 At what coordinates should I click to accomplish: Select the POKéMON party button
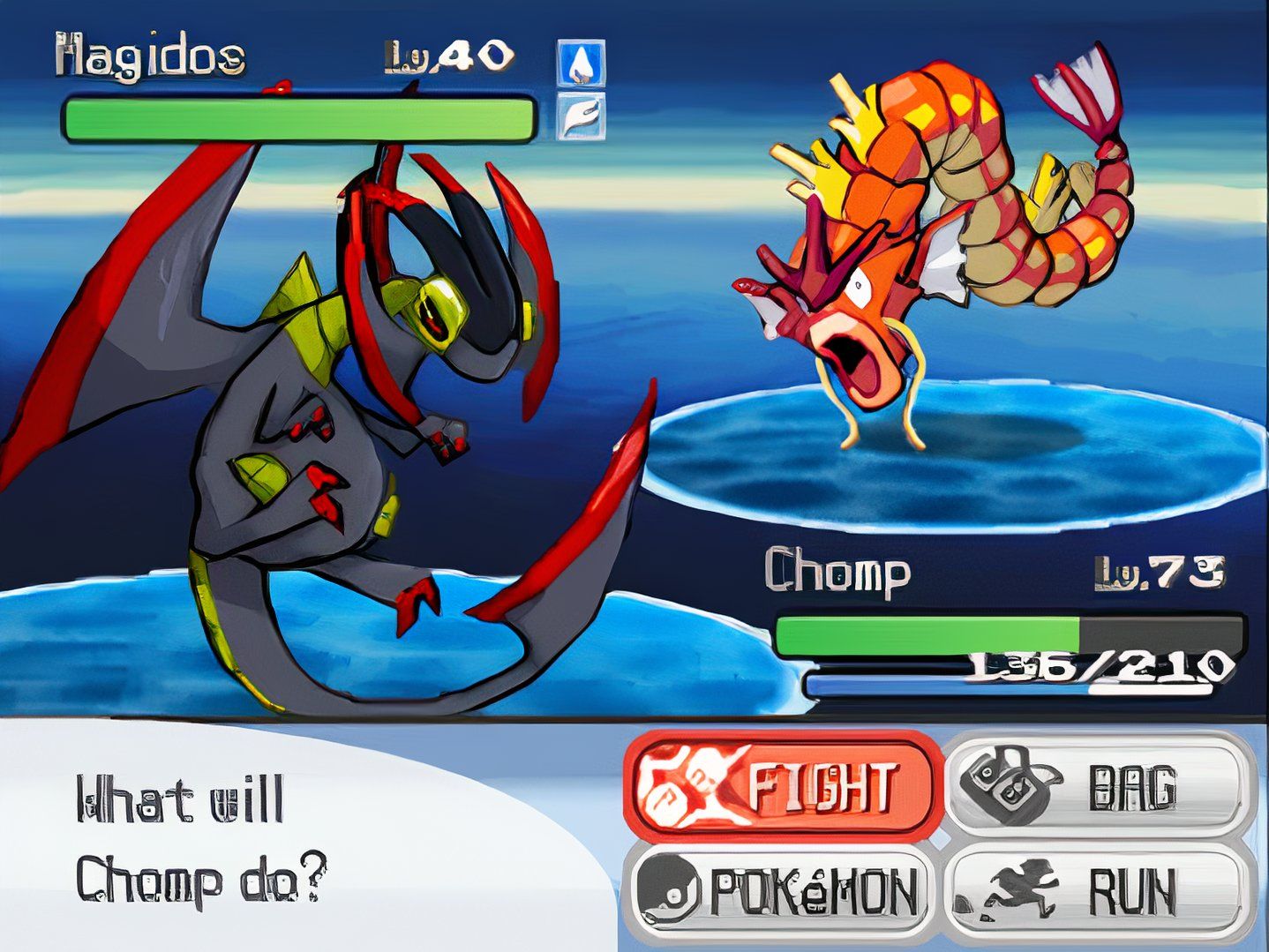click(781, 892)
